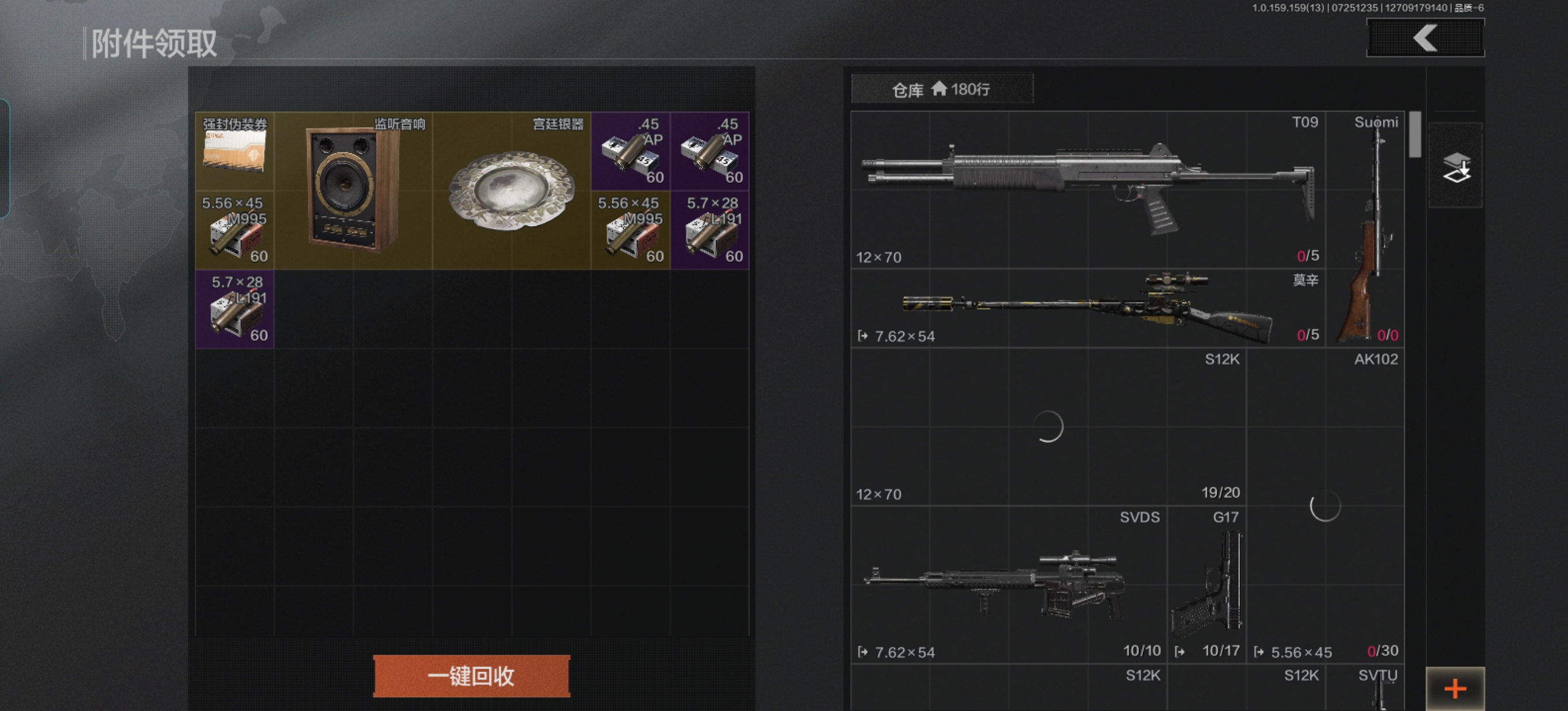Image resolution: width=1568 pixels, height=711 pixels.
Task: Select the T09 shotgun in the warehouse
Action: 1087,189
